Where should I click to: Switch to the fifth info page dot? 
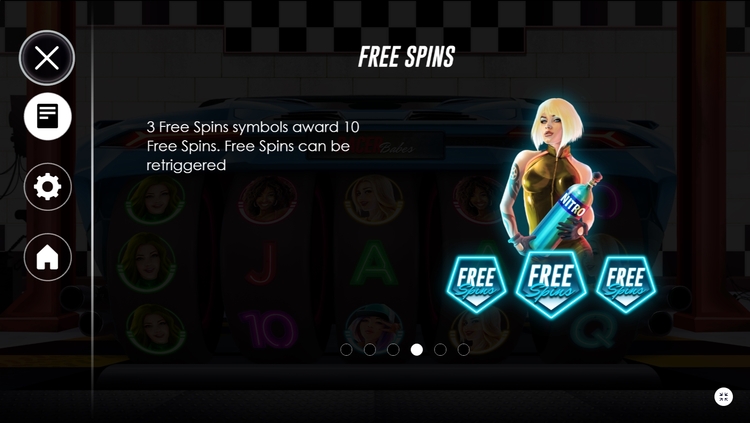click(440, 350)
